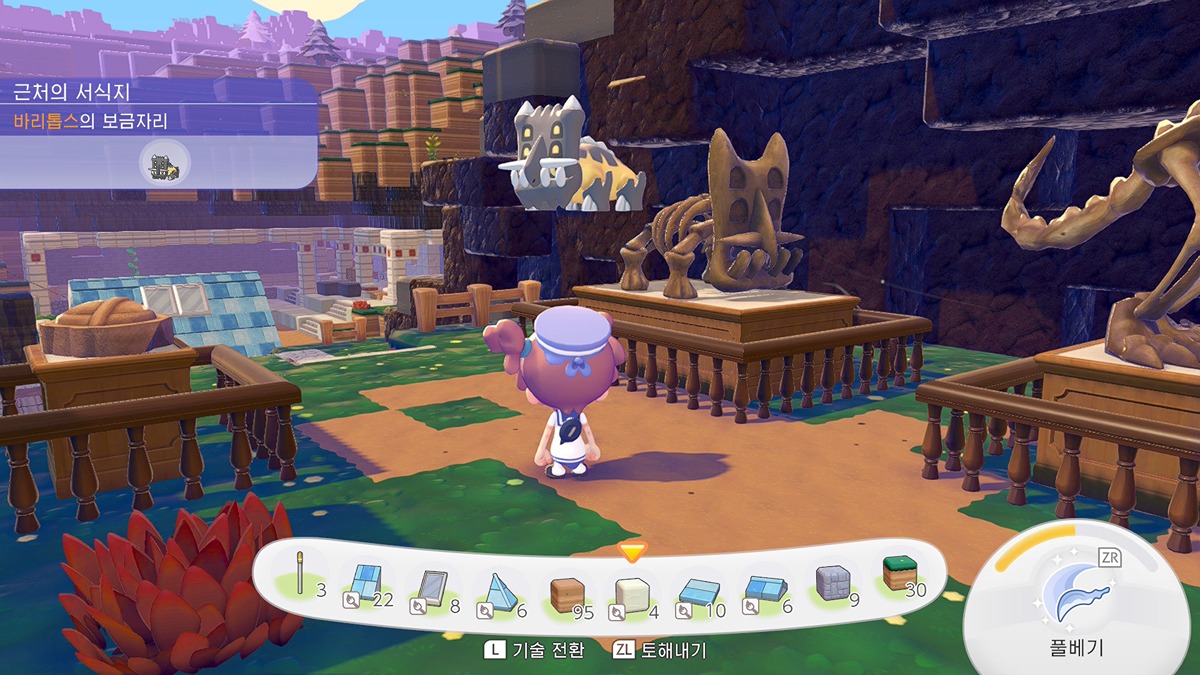
Task: Select the torch stick hotbar slot
Action: [x=298, y=581]
